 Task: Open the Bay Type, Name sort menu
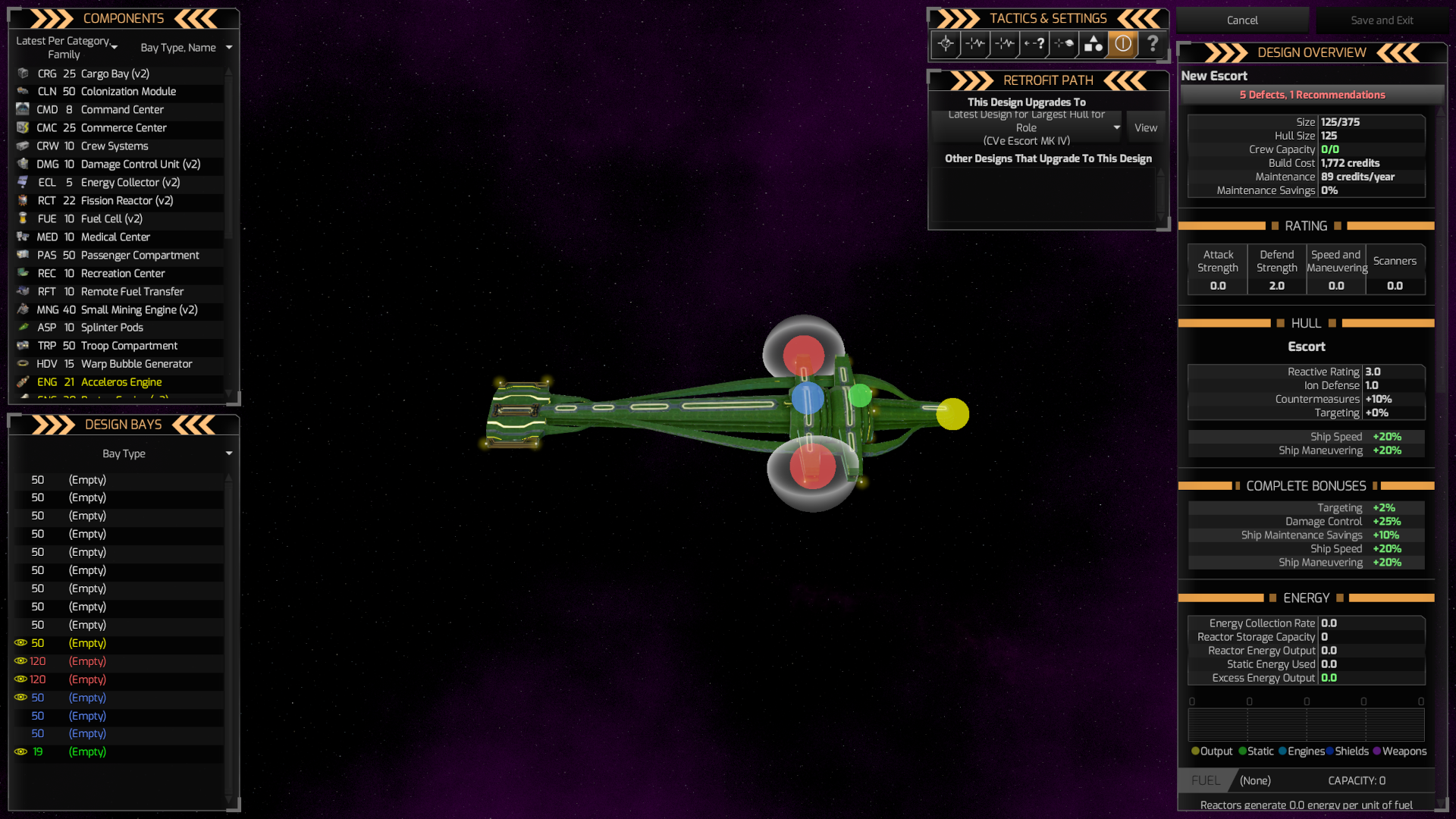pyautogui.click(x=186, y=47)
